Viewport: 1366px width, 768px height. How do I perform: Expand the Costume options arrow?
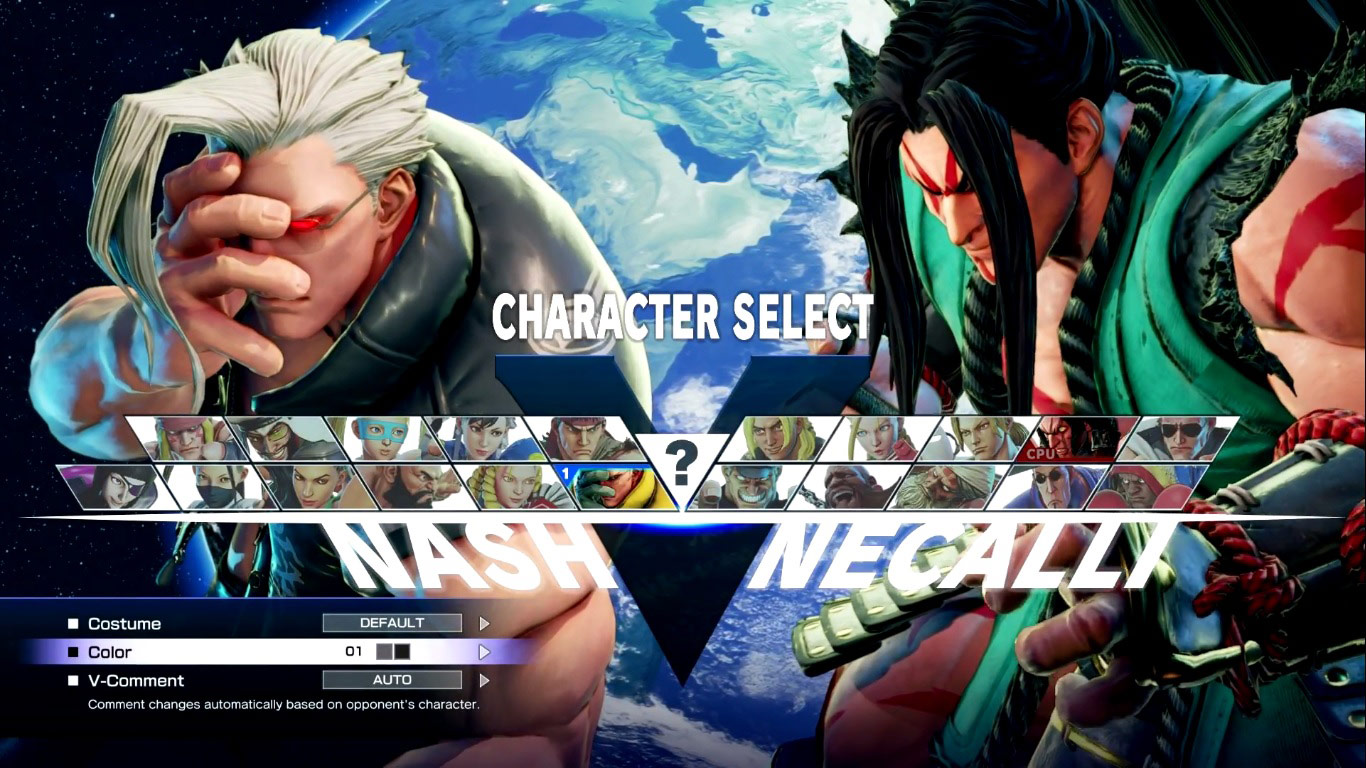pyautogui.click(x=485, y=623)
